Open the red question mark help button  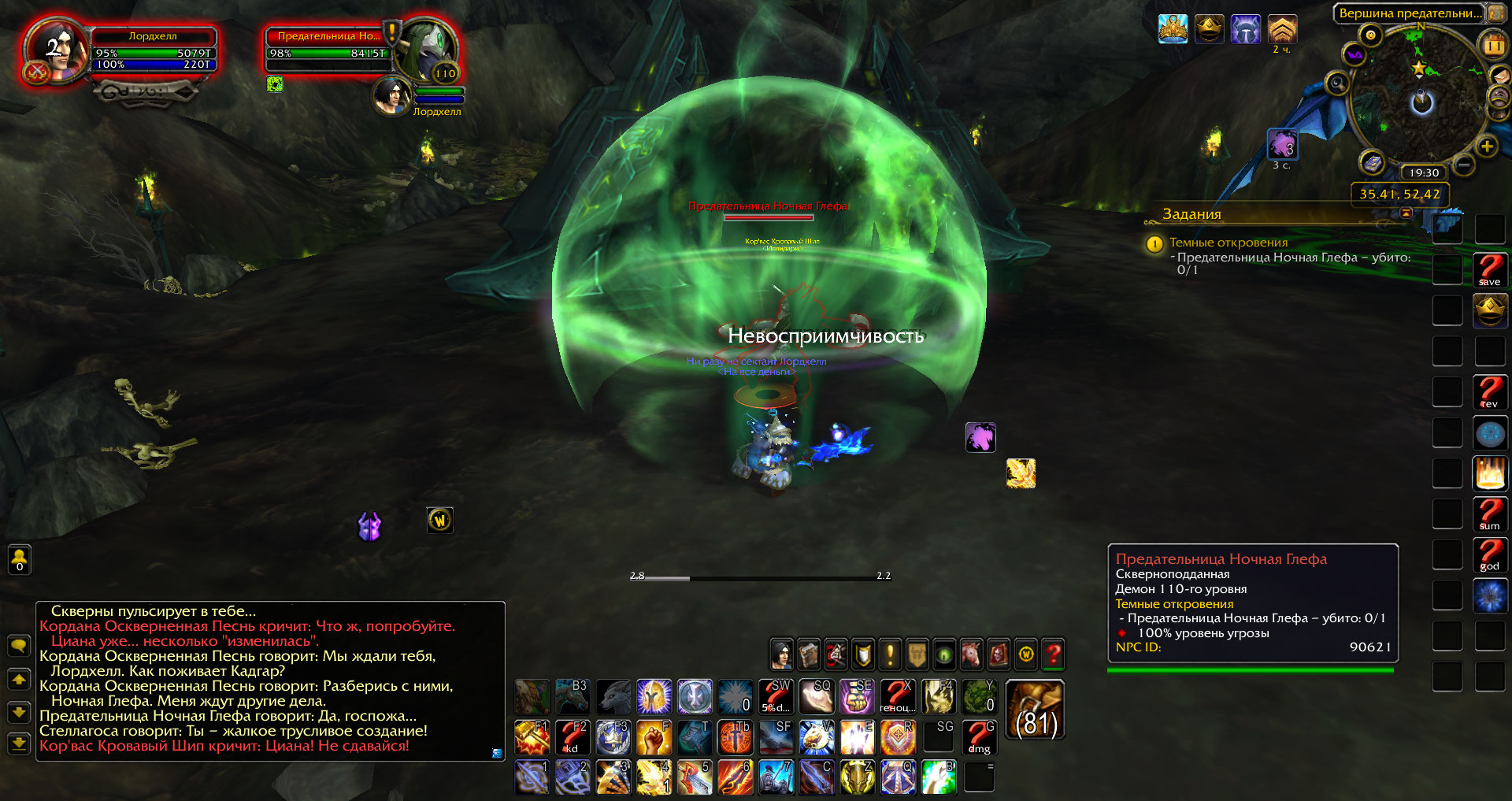point(1053,654)
